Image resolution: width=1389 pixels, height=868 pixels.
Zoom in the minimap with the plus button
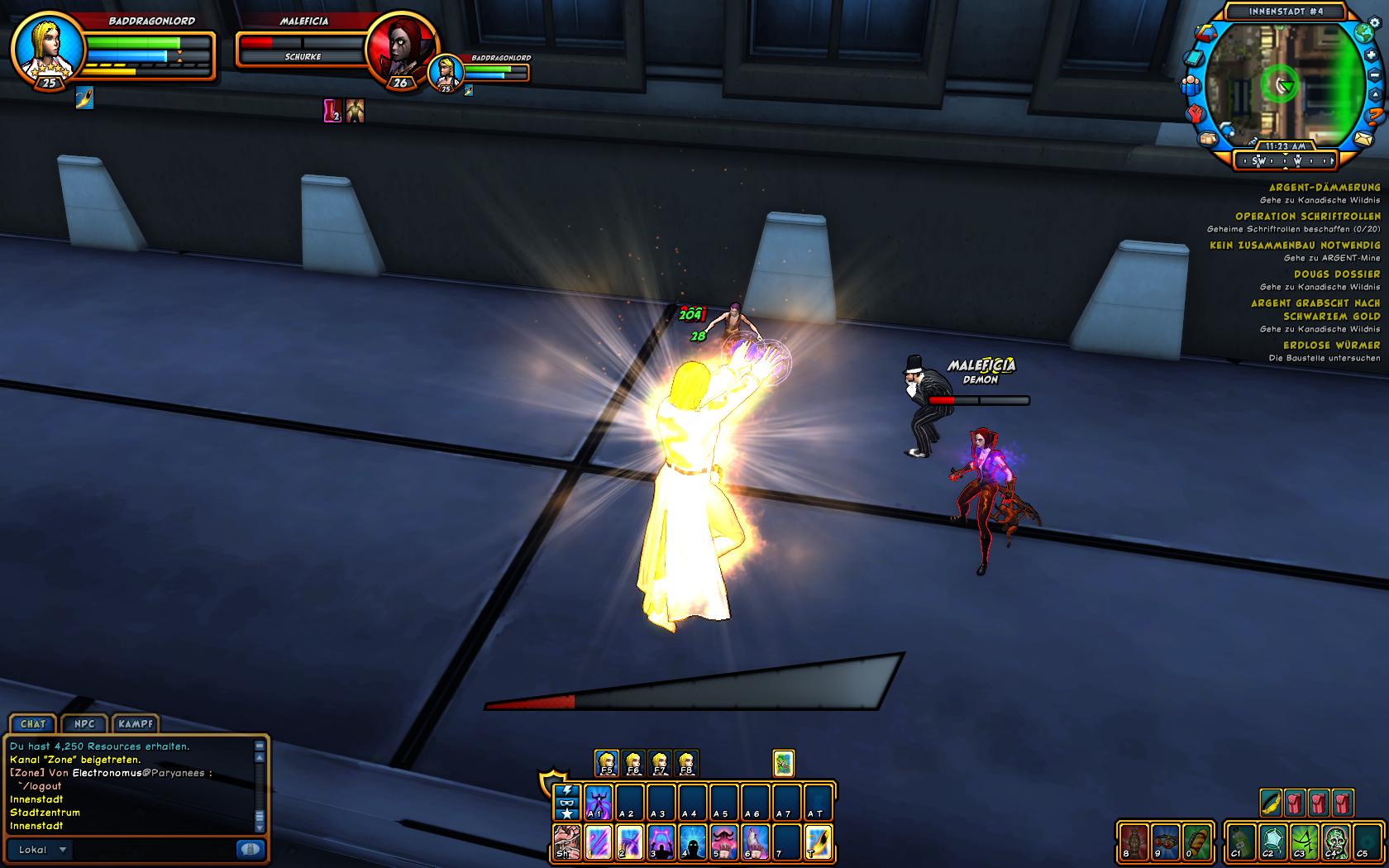tap(1371, 55)
